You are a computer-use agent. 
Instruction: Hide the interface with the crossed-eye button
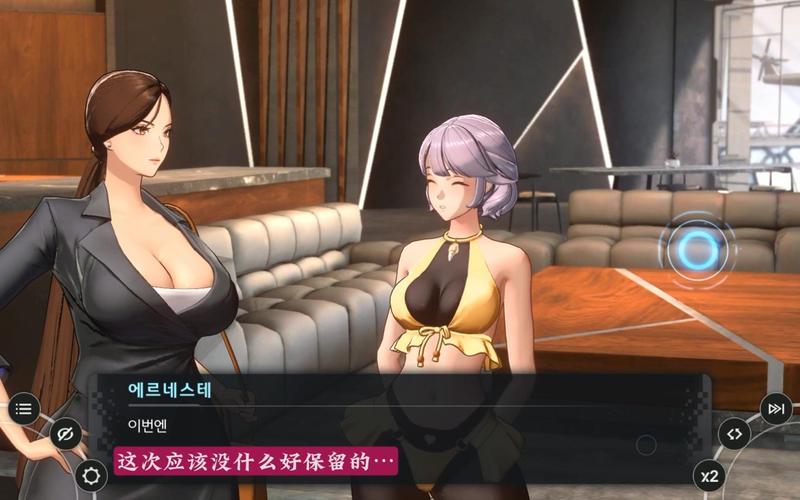(x=66, y=434)
